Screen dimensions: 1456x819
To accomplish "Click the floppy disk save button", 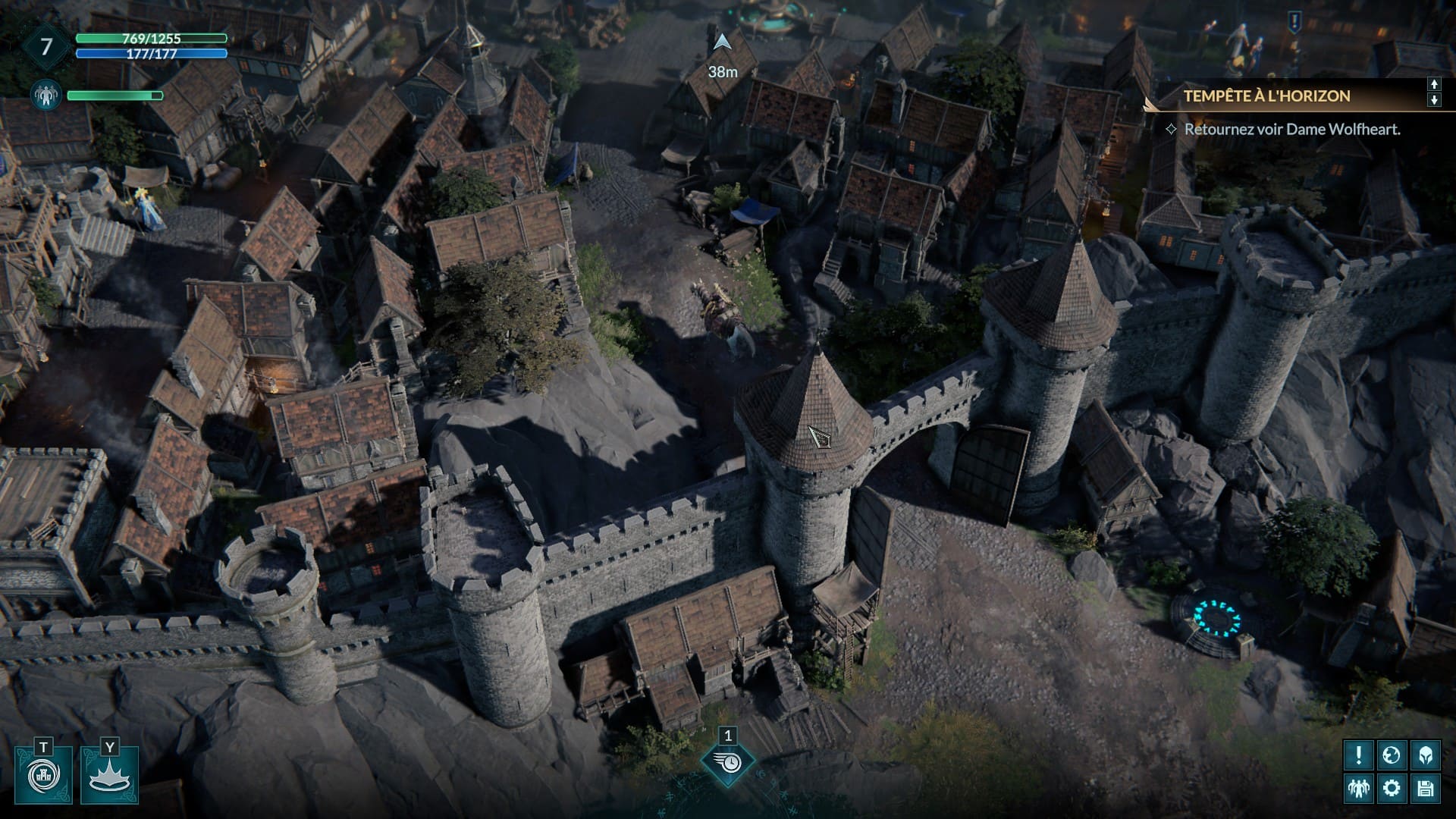I will point(1425,788).
